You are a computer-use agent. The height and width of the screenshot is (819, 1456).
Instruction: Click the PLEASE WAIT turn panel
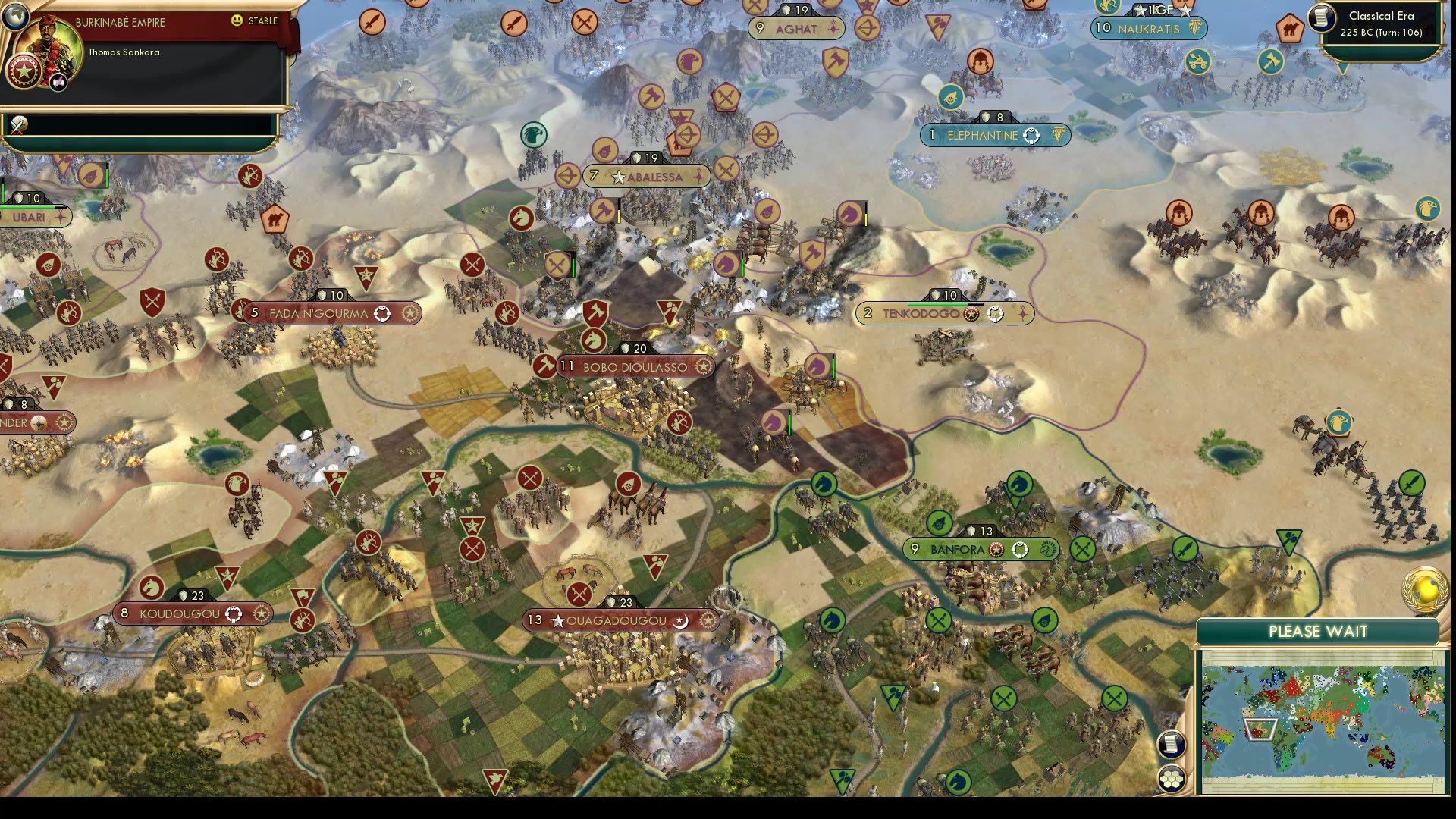[x=1319, y=631]
